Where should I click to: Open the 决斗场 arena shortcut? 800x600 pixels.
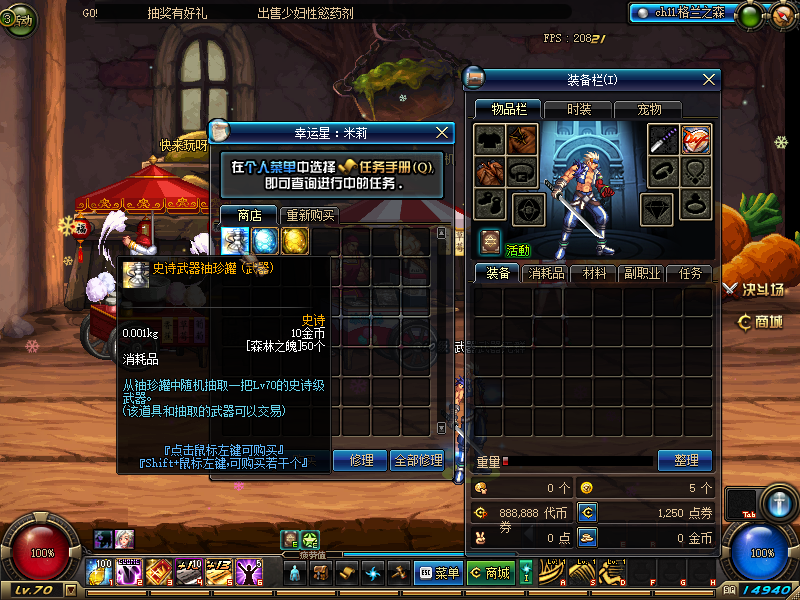tap(760, 289)
